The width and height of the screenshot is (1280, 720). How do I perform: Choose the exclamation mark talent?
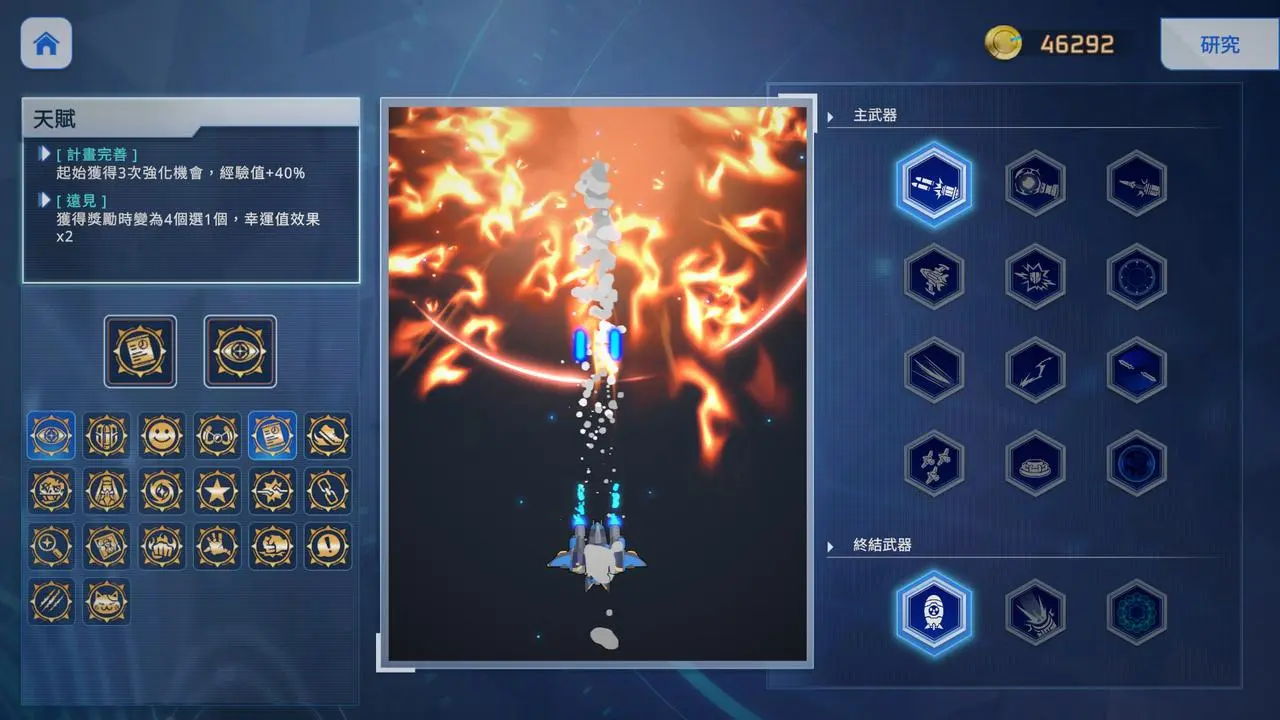(x=328, y=546)
